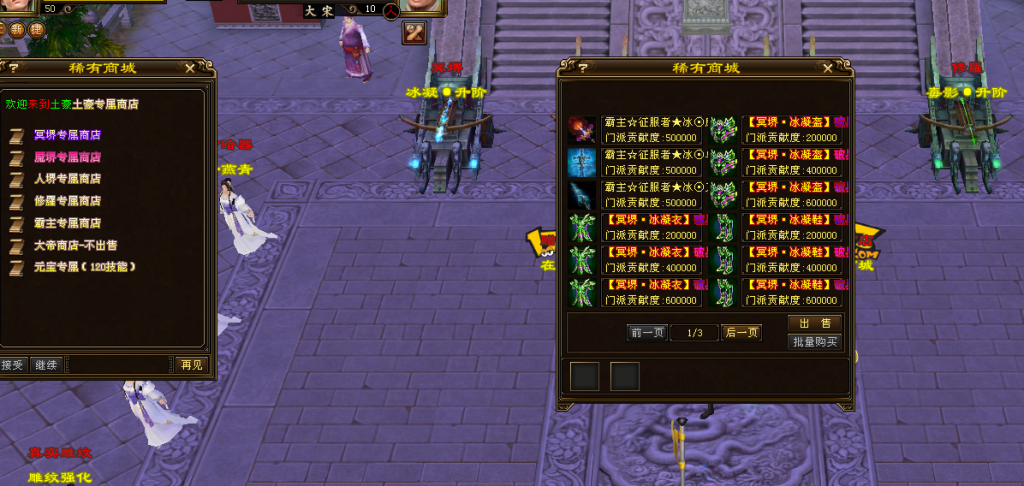Open the 大帝商店-不出售 entry
The height and width of the screenshot is (486, 1024).
click(x=75, y=245)
